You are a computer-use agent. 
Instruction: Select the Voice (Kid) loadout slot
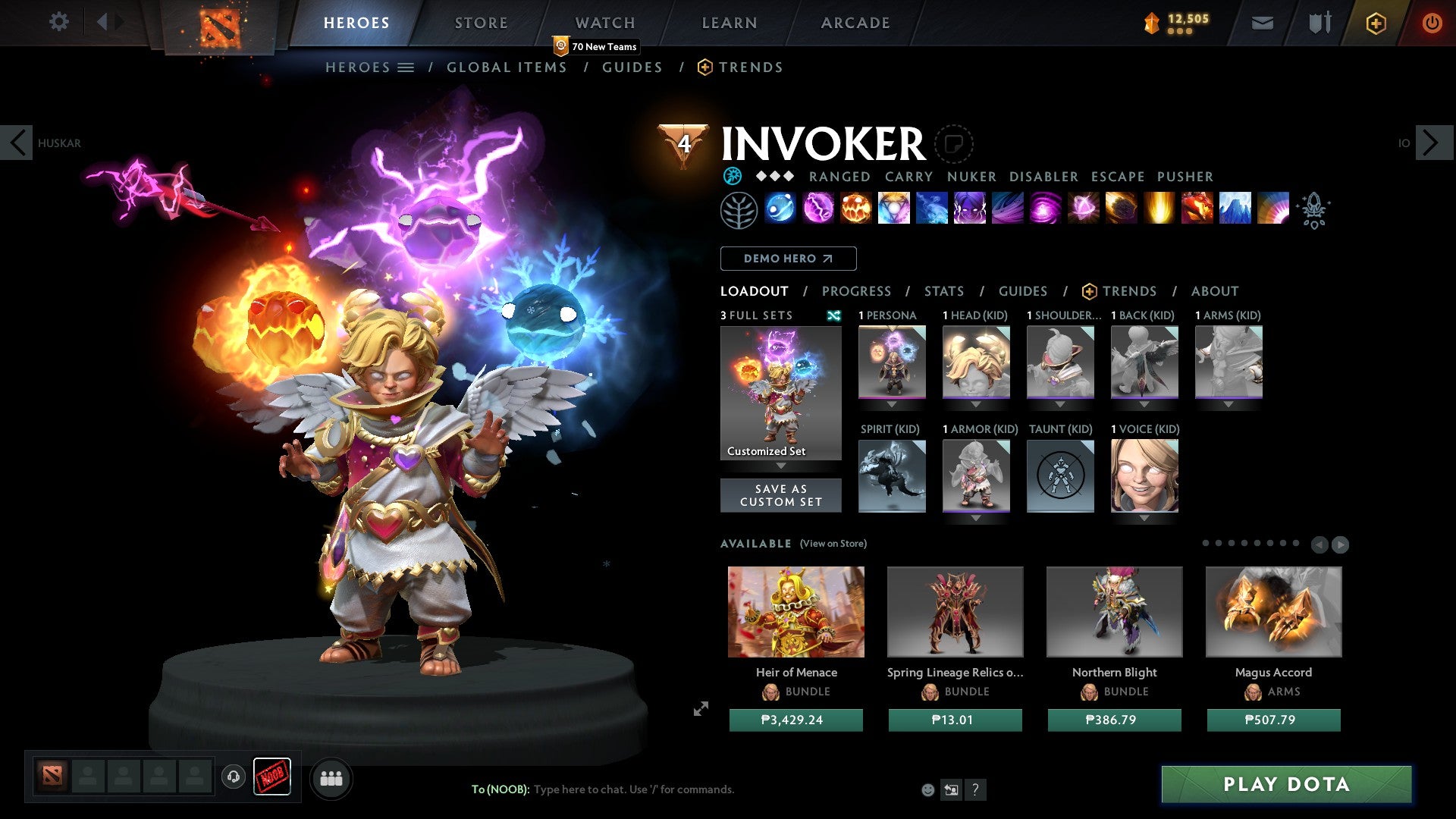pos(1144,475)
